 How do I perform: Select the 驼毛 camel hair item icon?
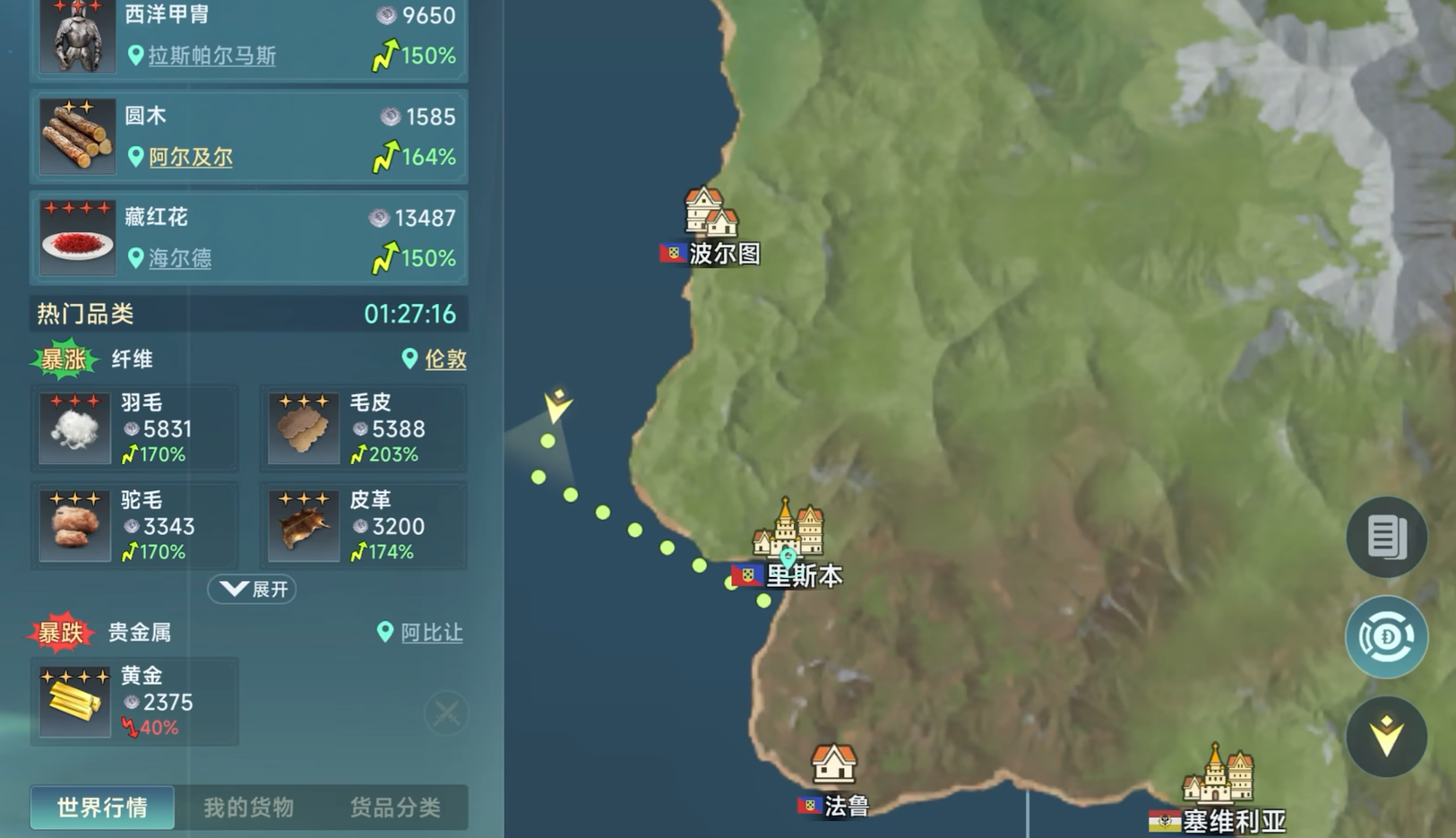pos(75,525)
